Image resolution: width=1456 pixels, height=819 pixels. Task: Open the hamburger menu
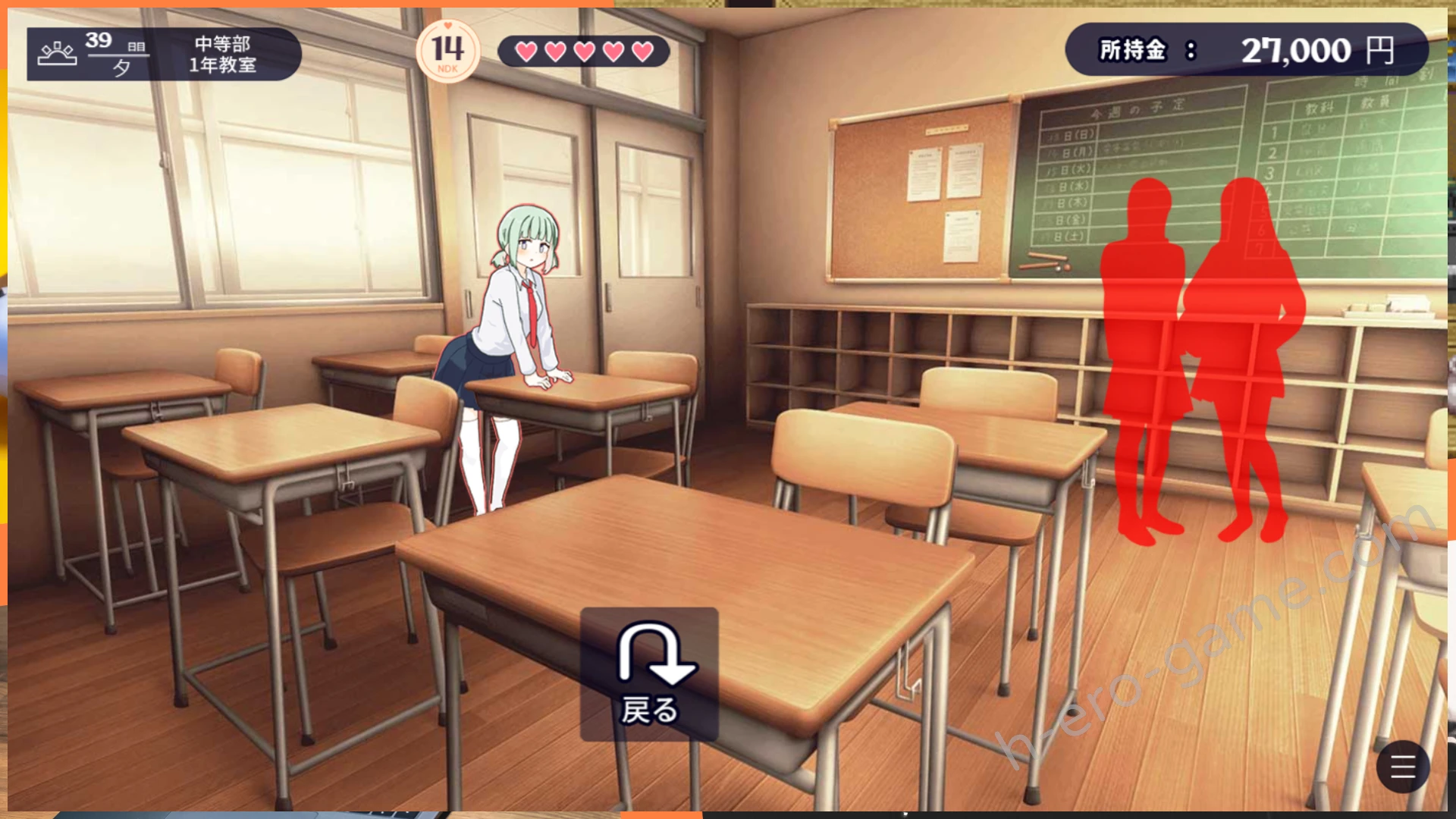point(1402,767)
